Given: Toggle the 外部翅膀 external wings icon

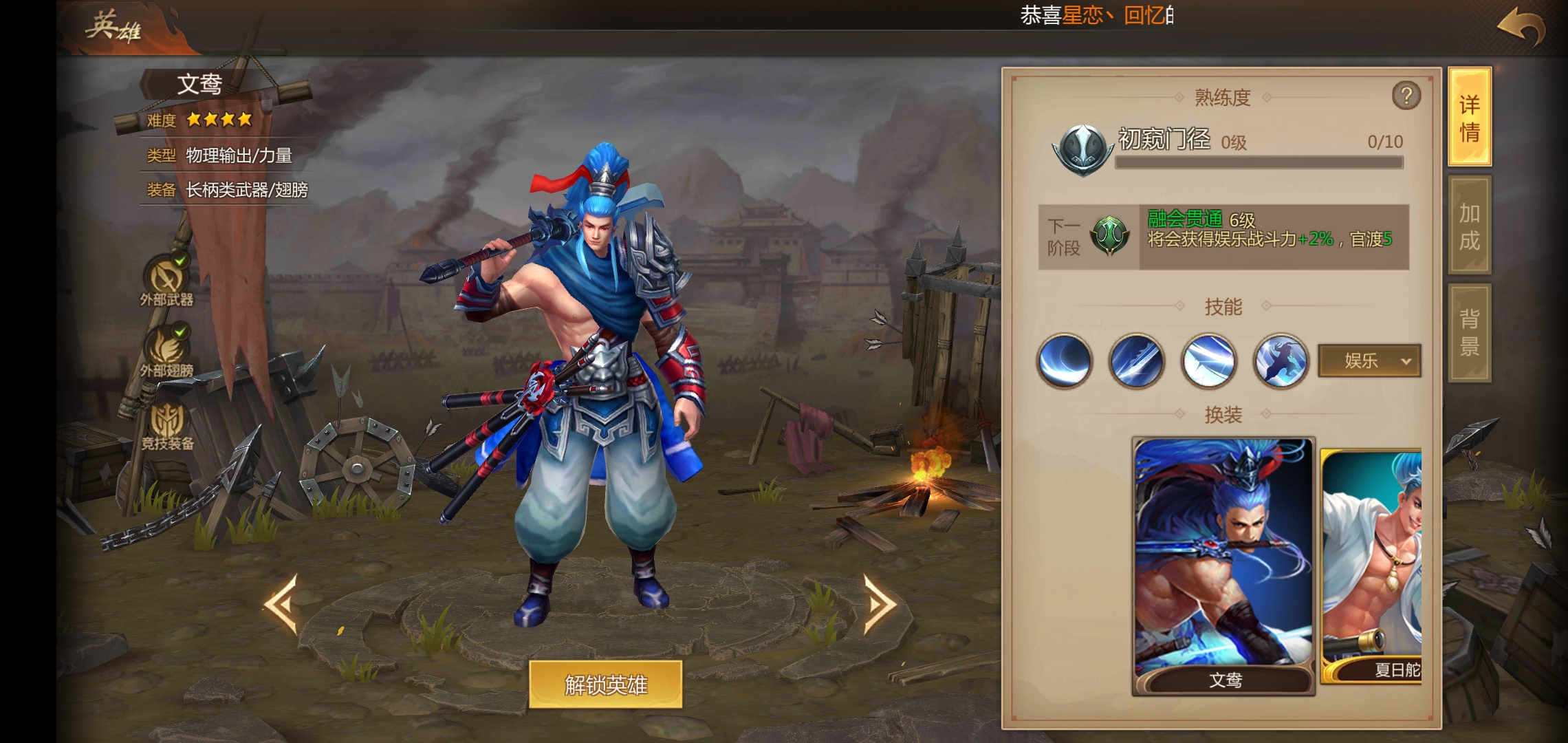Looking at the screenshot, I should (166, 350).
